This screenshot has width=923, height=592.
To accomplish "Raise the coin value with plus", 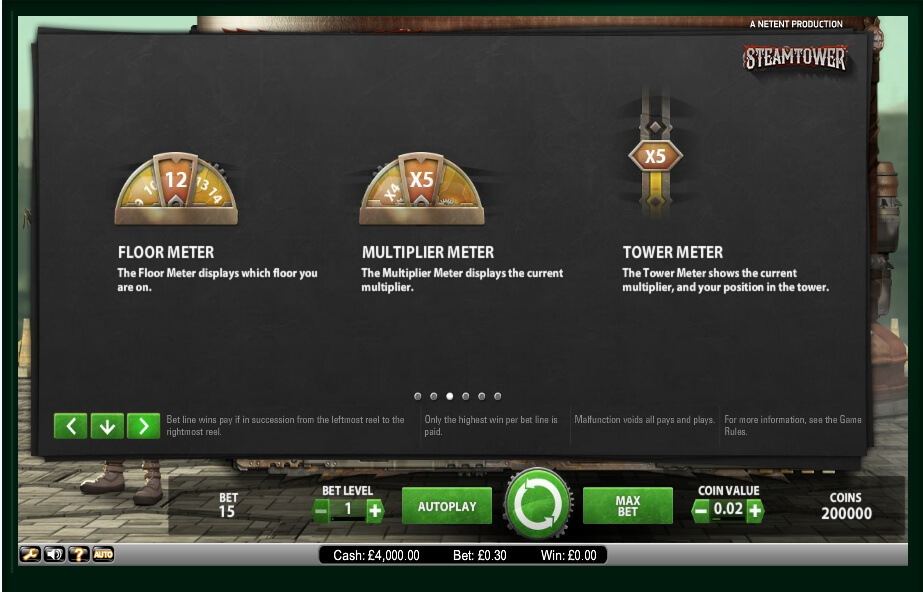I will tap(754, 511).
